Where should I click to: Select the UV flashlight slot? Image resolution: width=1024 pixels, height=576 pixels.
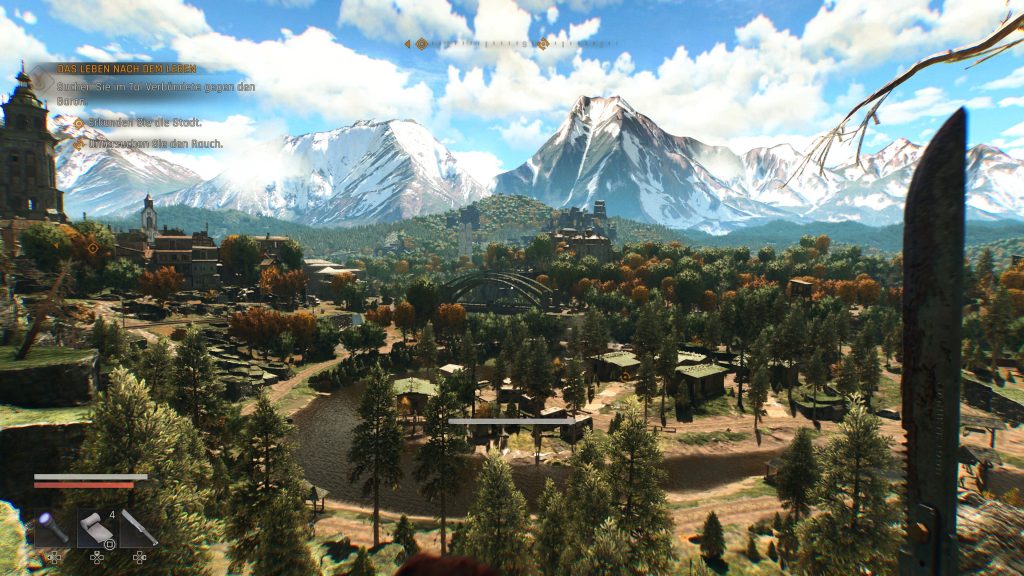tap(53, 526)
